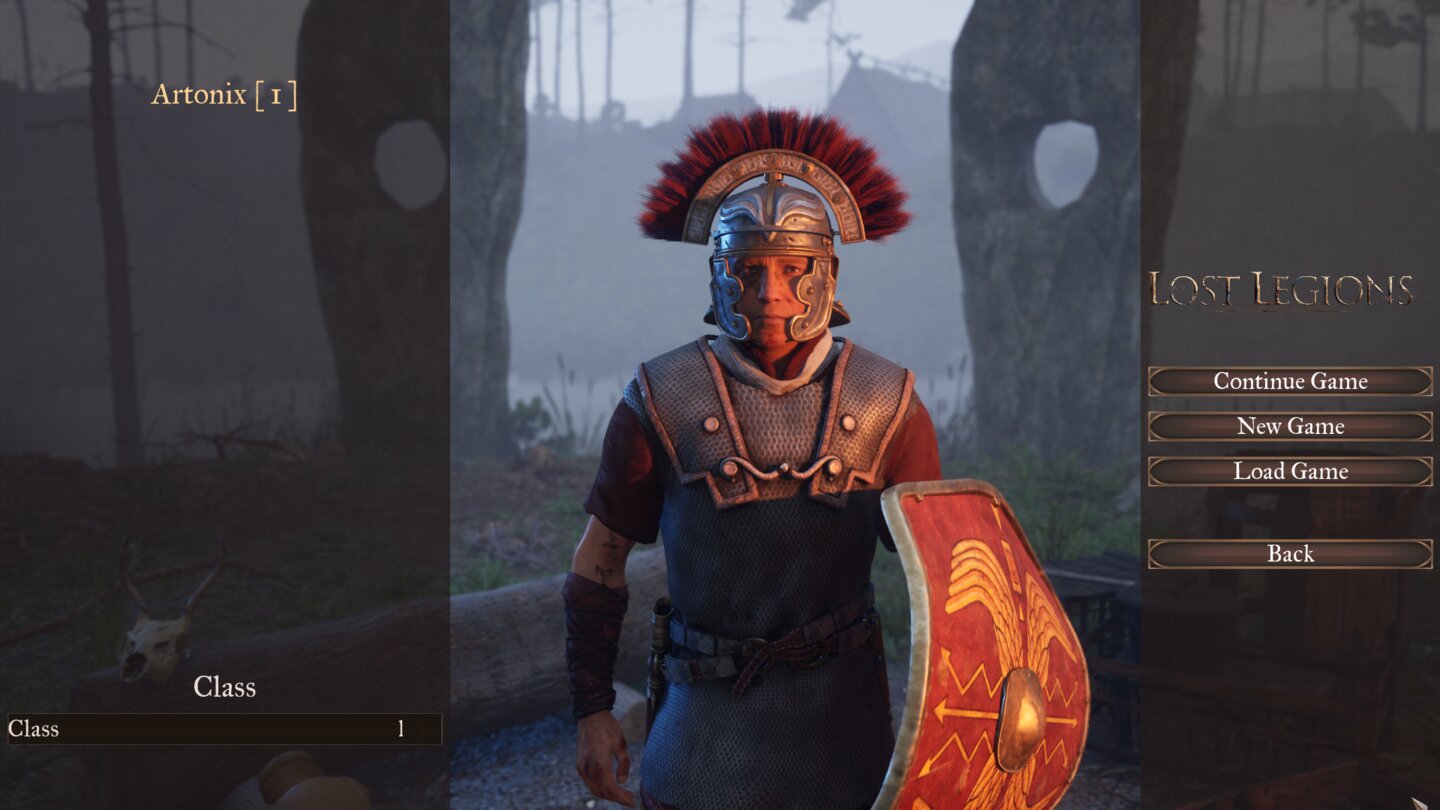The width and height of the screenshot is (1440, 810).
Task: Click the Continue Game button
Action: [x=1290, y=381]
